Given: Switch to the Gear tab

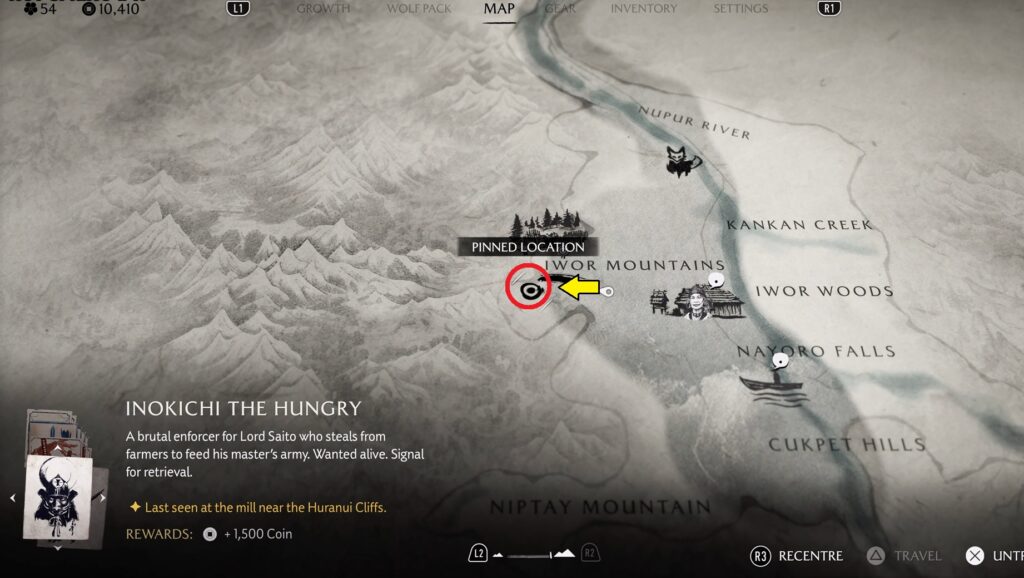Looking at the screenshot, I should coord(560,9).
